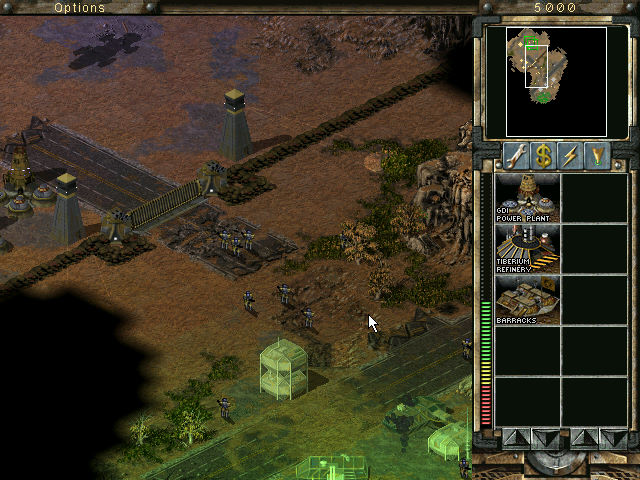Click the structures column scroll-down arrow
Image resolution: width=640 pixels, height=480 pixels.
(543, 437)
